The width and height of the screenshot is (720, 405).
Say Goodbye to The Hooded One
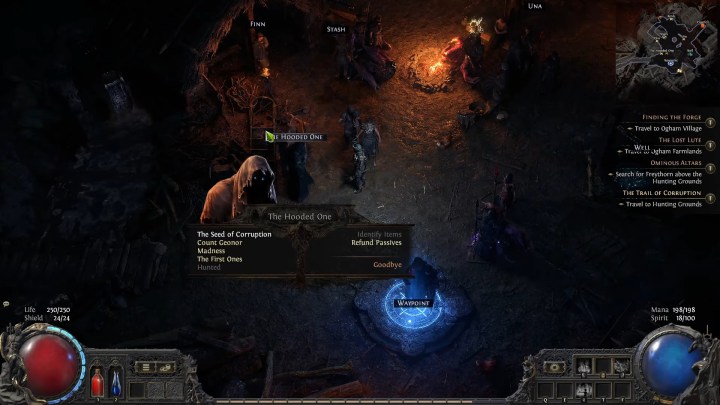coord(387,265)
